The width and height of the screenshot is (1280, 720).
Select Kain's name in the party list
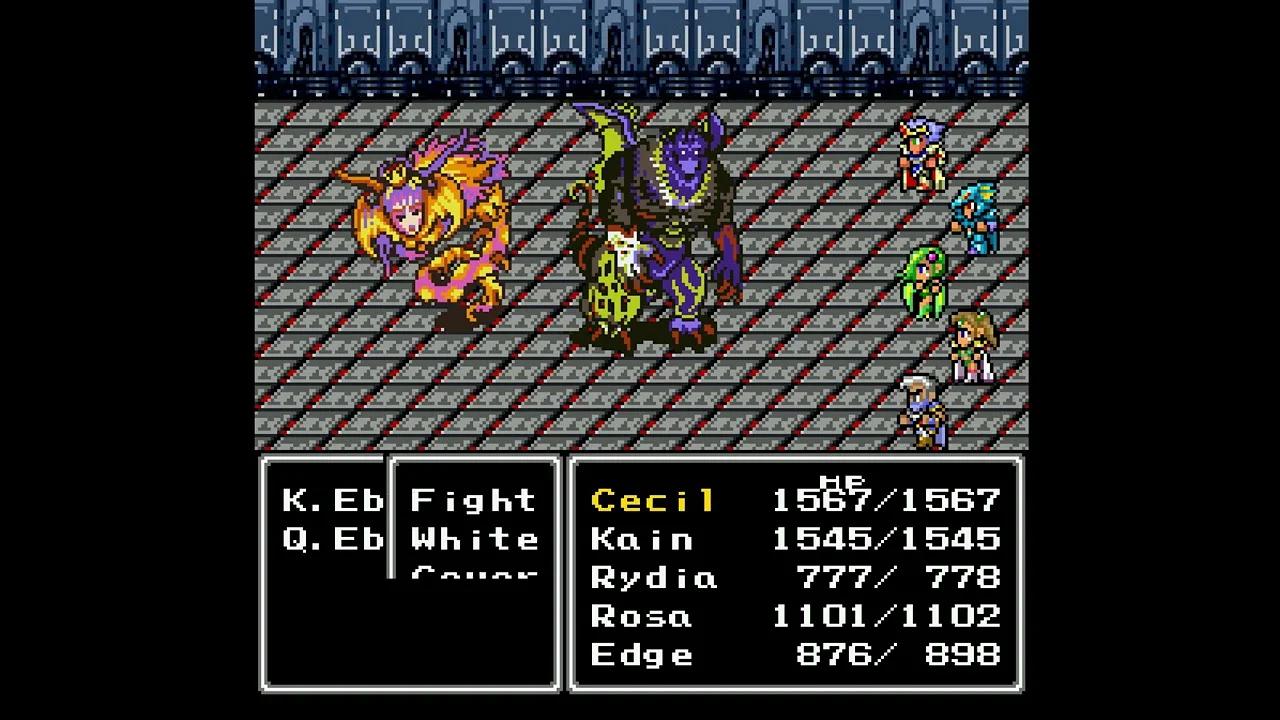tap(640, 539)
